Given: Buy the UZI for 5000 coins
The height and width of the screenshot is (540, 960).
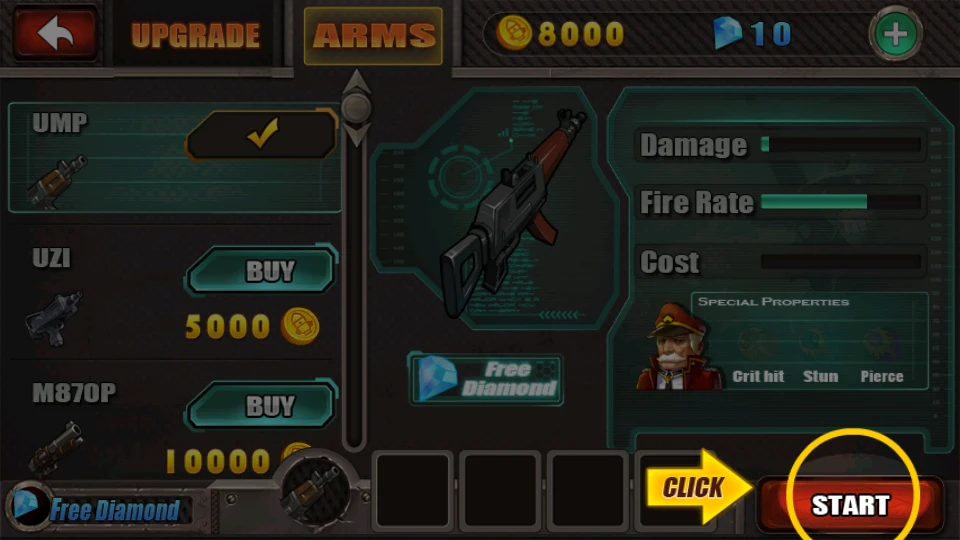Looking at the screenshot, I should pos(262,271).
